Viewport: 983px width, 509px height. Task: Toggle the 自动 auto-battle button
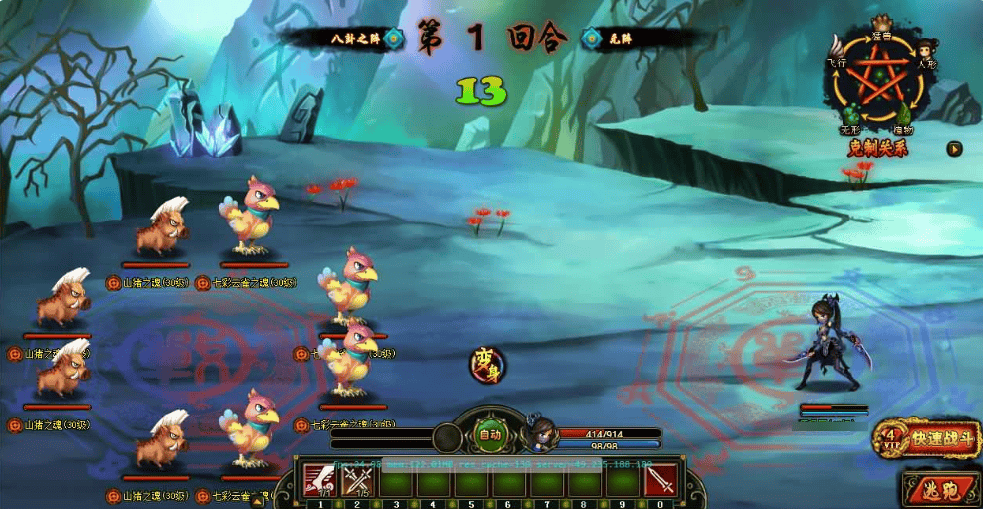[490, 434]
